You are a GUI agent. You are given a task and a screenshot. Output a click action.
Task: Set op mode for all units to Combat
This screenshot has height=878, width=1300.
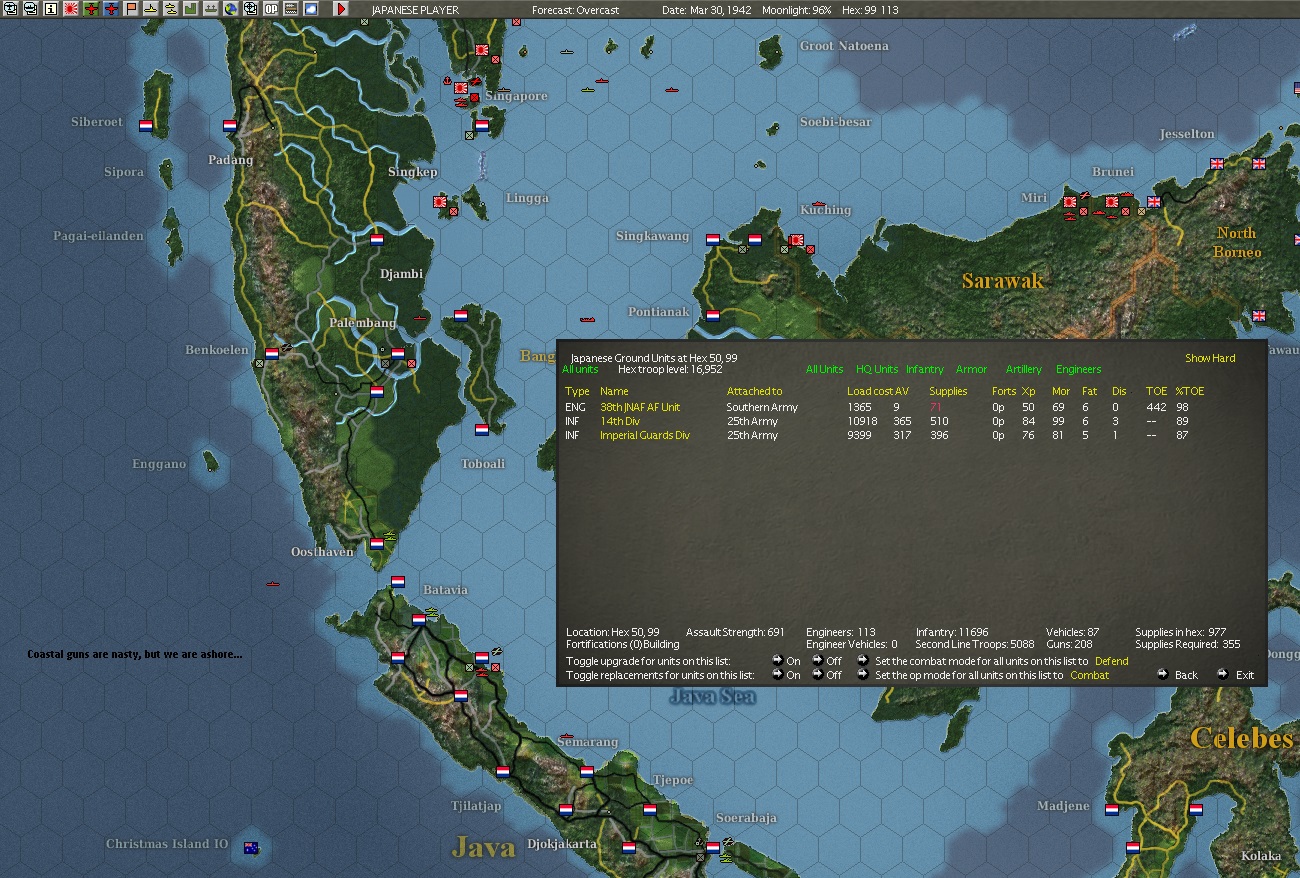coord(1089,675)
